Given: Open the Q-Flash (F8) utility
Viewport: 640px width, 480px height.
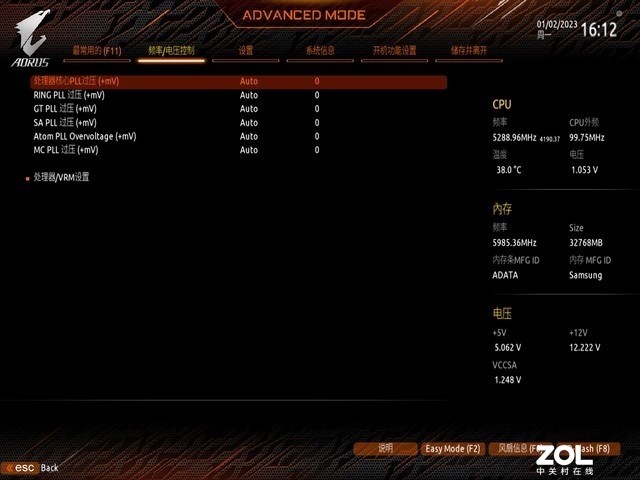Looking at the screenshot, I should click(590, 449).
